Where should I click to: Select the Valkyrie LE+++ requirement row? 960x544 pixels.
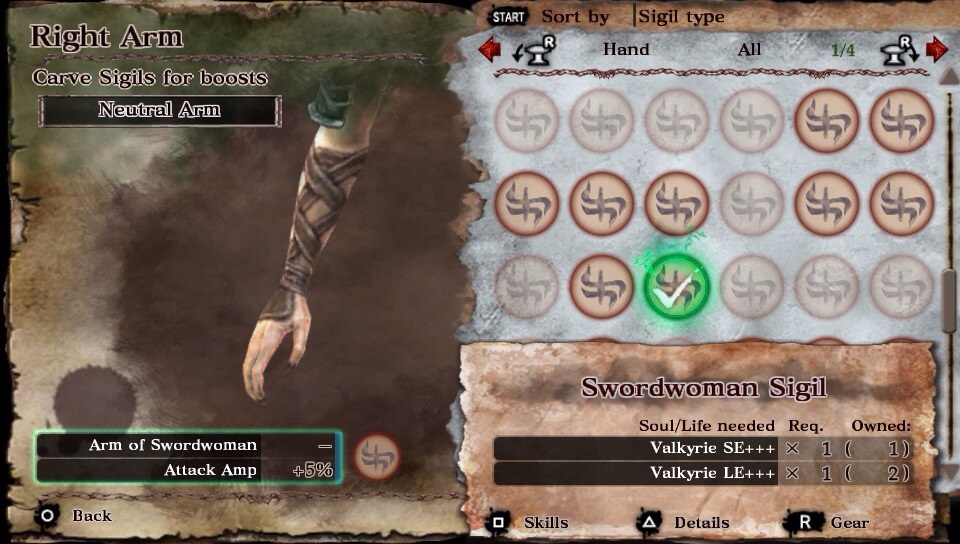(701, 474)
